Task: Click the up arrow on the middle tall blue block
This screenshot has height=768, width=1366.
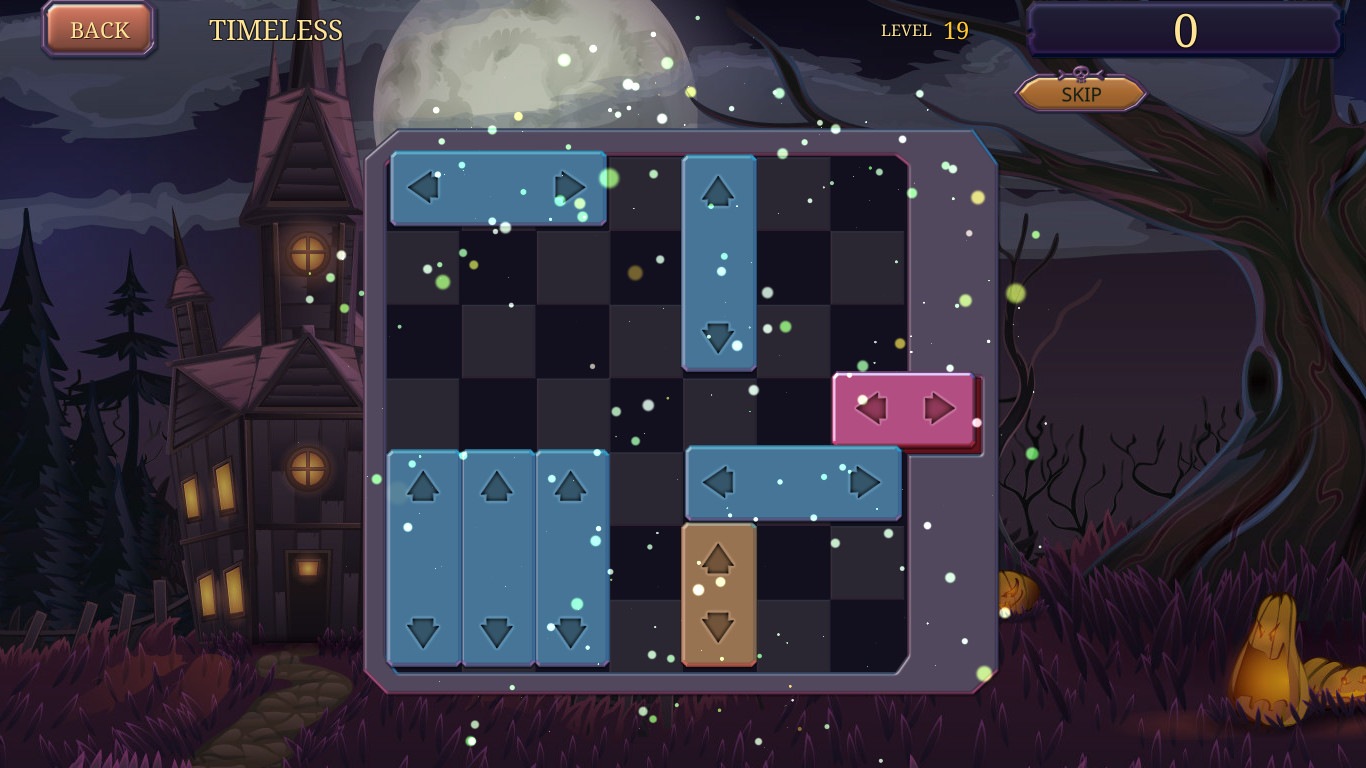Action: [x=497, y=487]
